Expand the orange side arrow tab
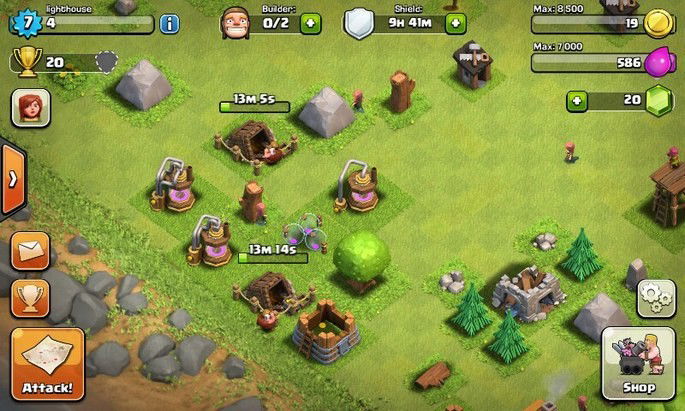The image size is (685, 411). [x=12, y=180]
